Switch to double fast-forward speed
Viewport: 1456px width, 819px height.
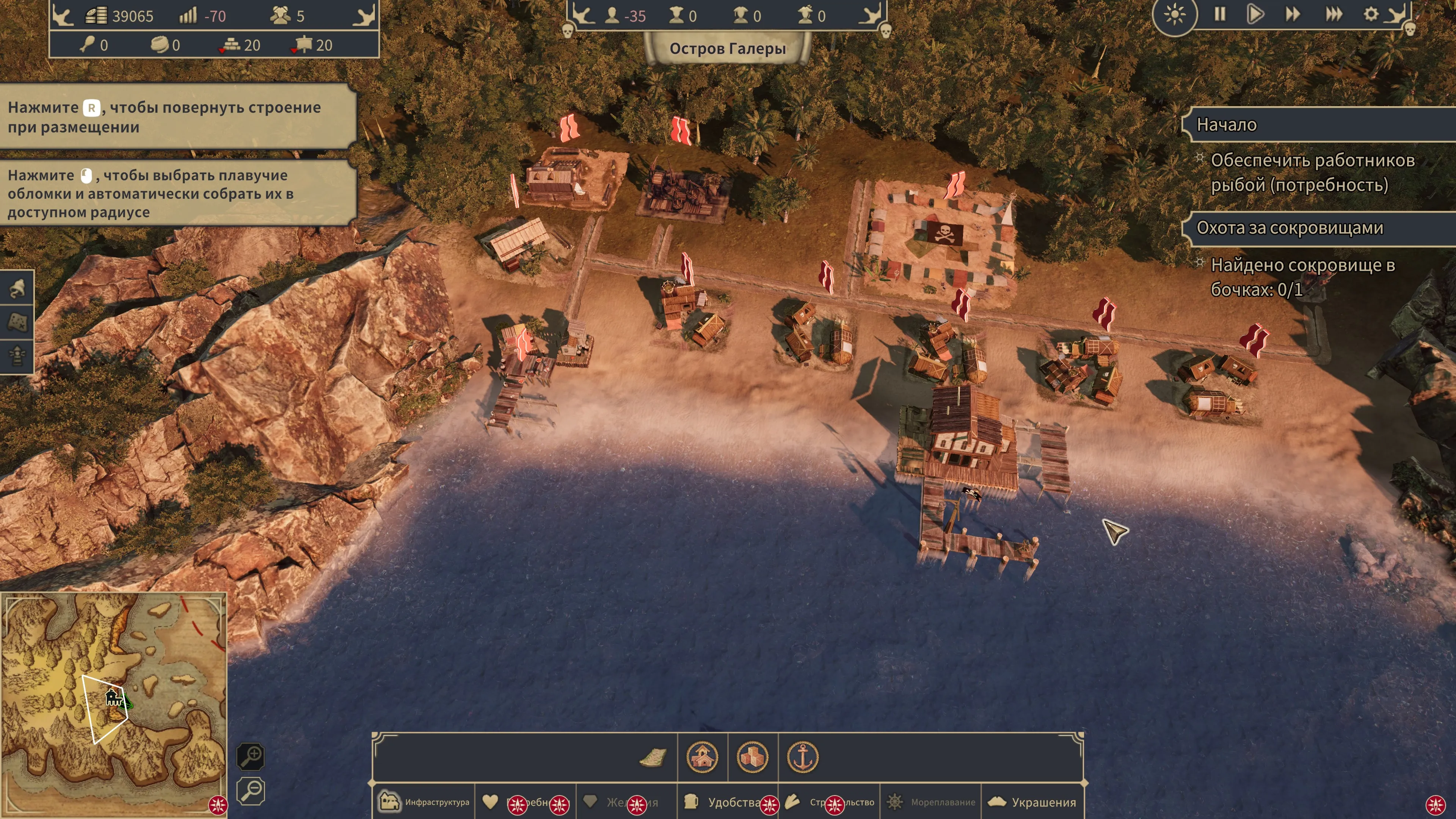[1293, 15]
